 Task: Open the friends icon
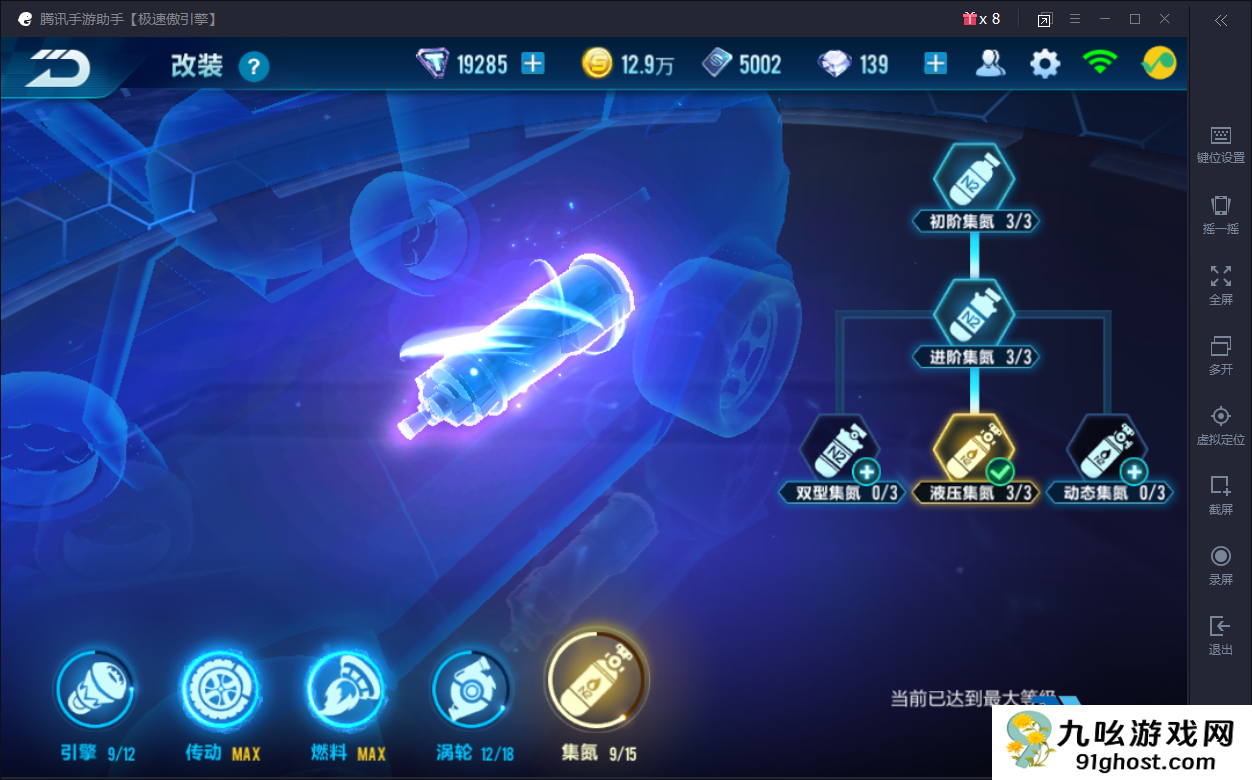tap(990, 64)
